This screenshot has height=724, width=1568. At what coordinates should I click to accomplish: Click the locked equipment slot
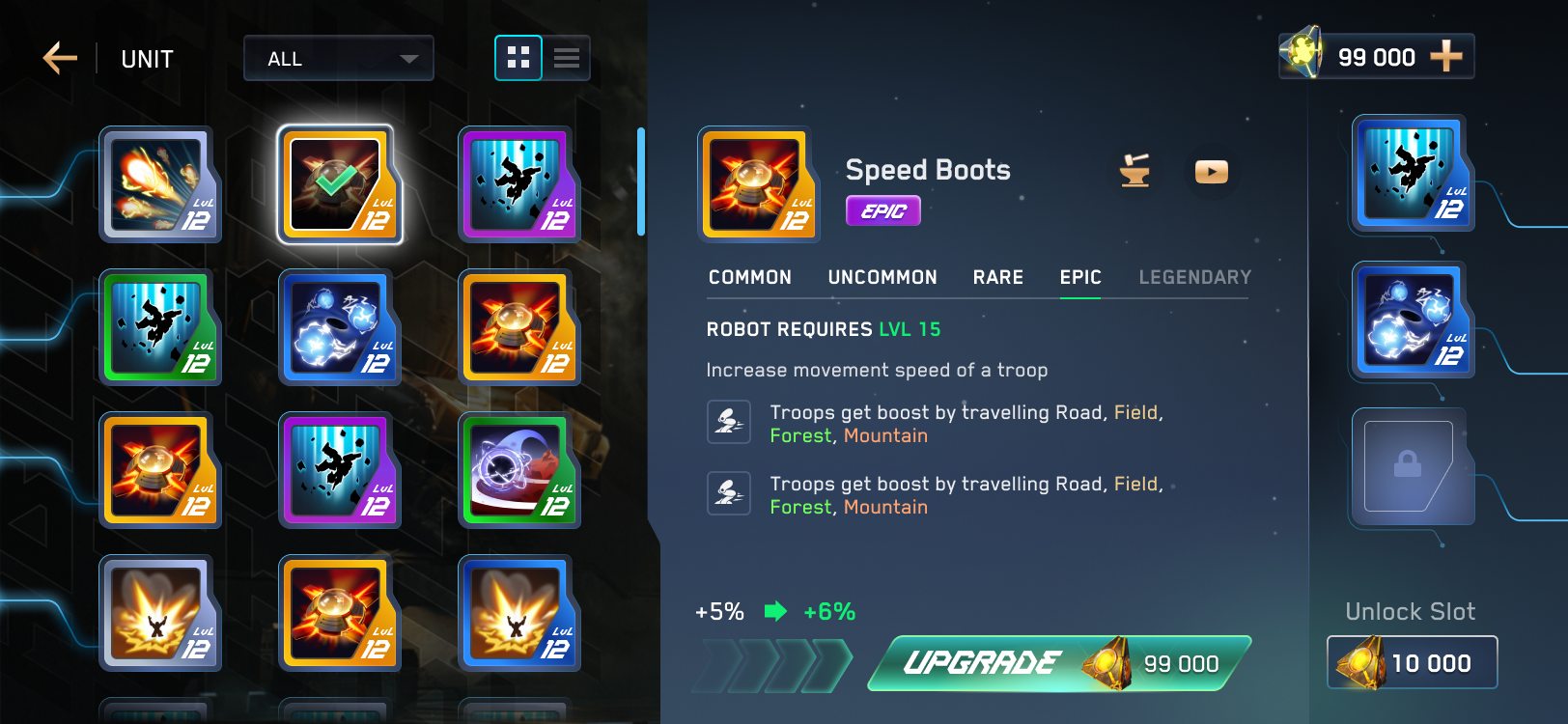1410,466
